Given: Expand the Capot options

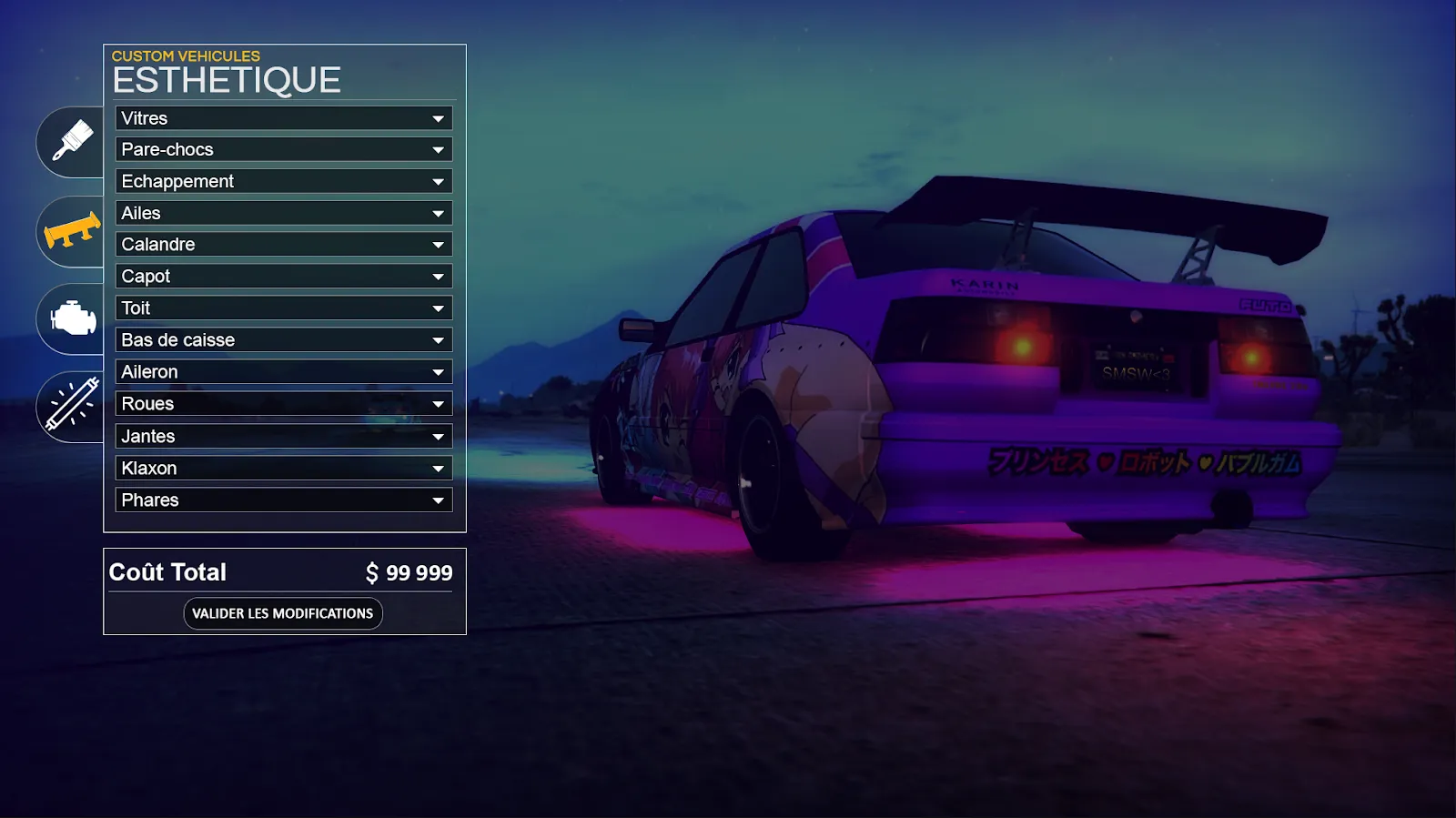Looking at the screenshot, I should (284, 277).
